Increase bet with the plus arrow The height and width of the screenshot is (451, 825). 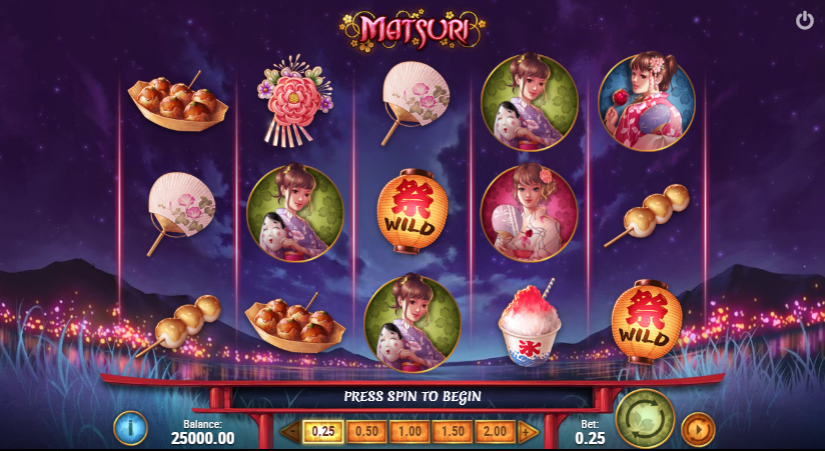pyautogui.click(x=529, y=432)
